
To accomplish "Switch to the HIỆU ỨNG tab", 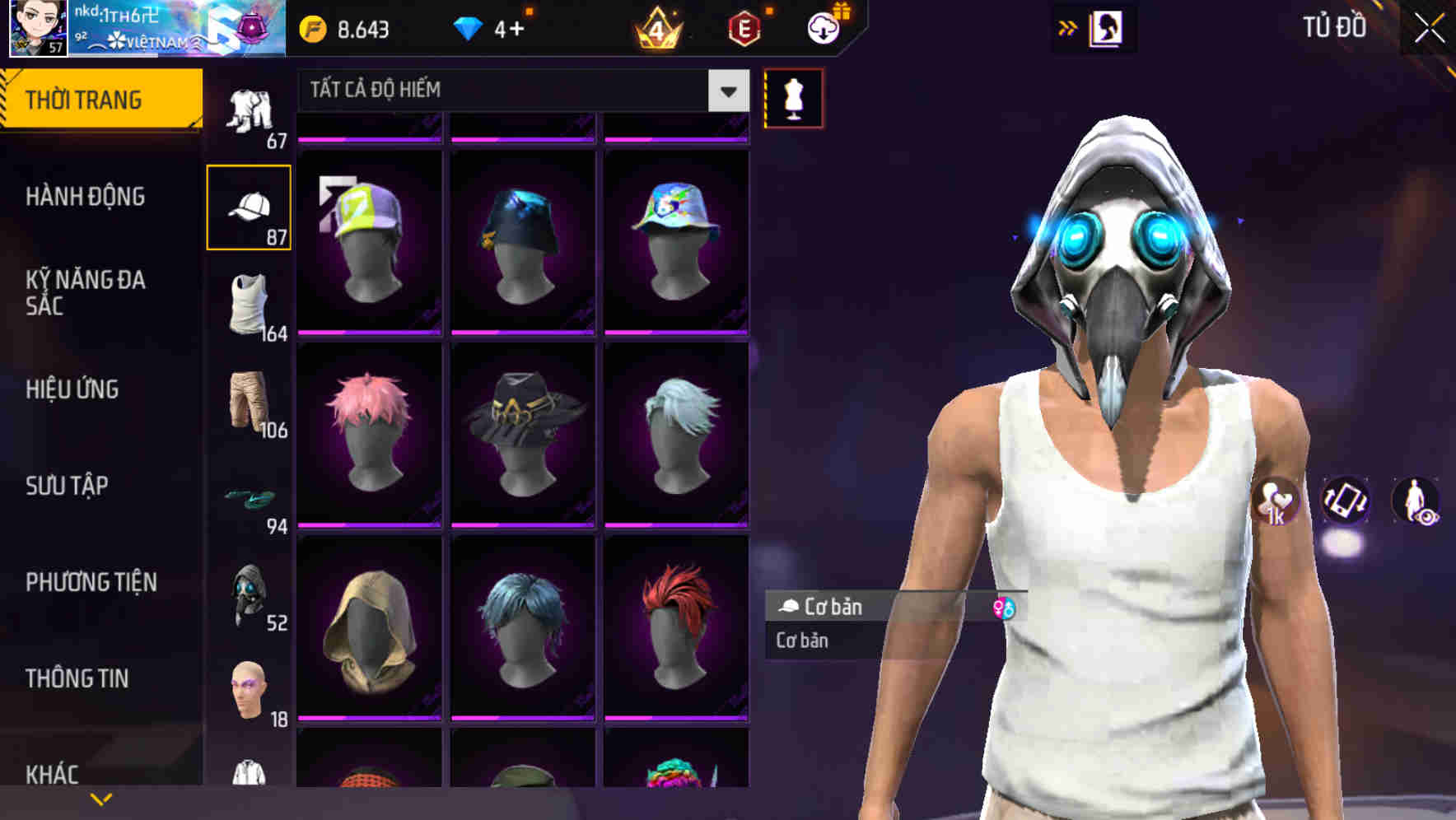I will coord(74,389).
